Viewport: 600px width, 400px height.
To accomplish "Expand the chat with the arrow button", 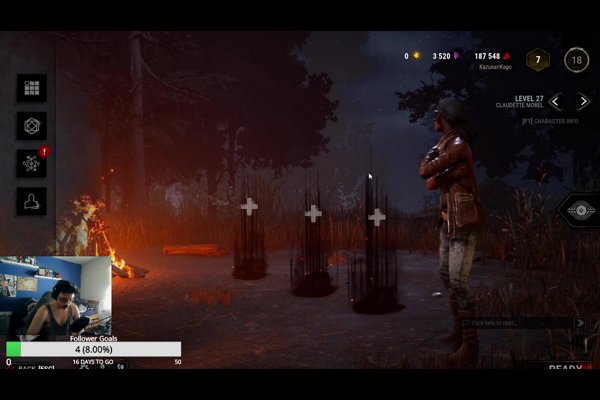I will 580,323.
